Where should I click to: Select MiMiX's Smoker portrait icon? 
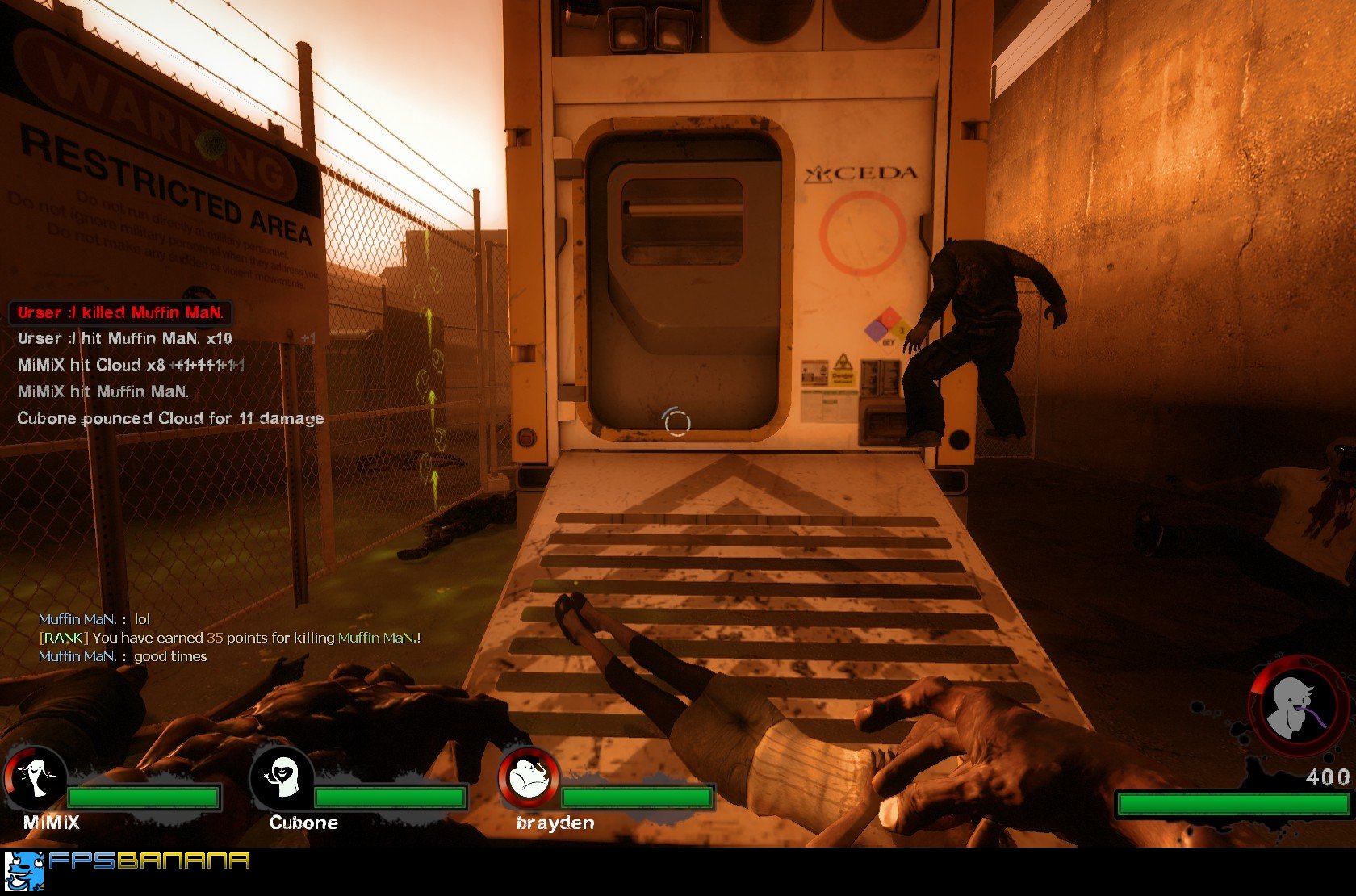point(34,777)
